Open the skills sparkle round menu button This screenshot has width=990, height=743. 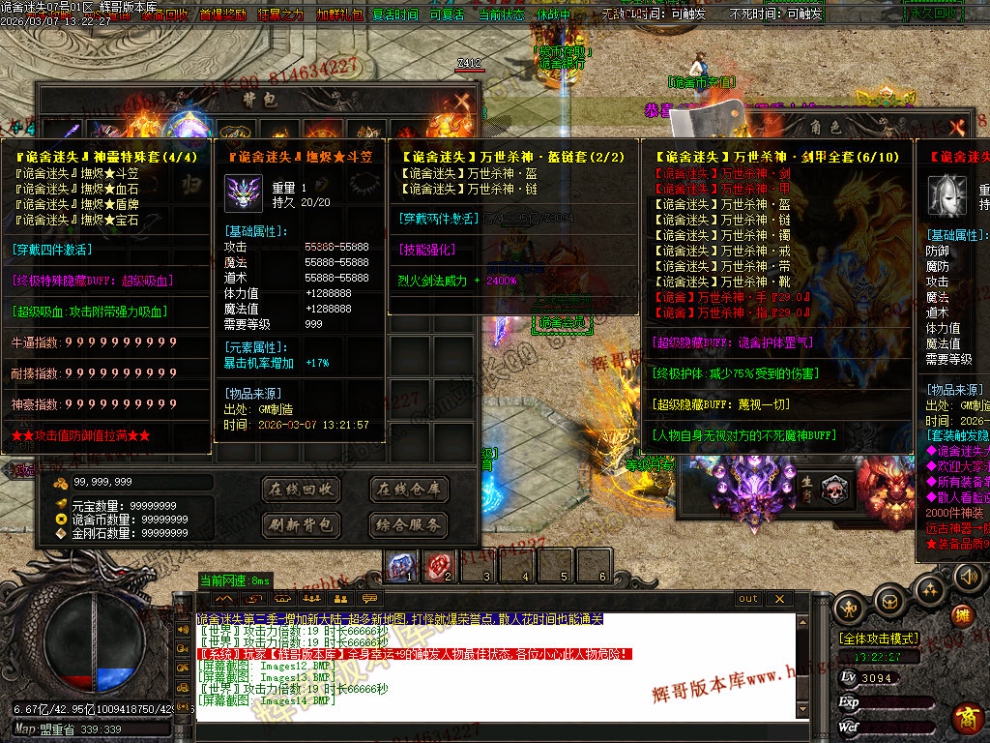click(930, 589)
